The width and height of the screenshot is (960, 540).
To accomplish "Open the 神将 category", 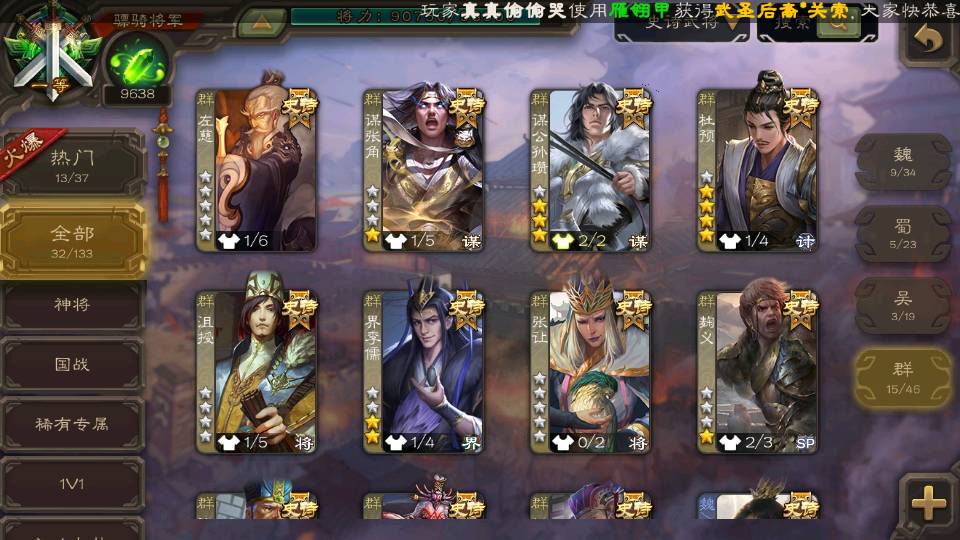I will (x=72, y=304).
